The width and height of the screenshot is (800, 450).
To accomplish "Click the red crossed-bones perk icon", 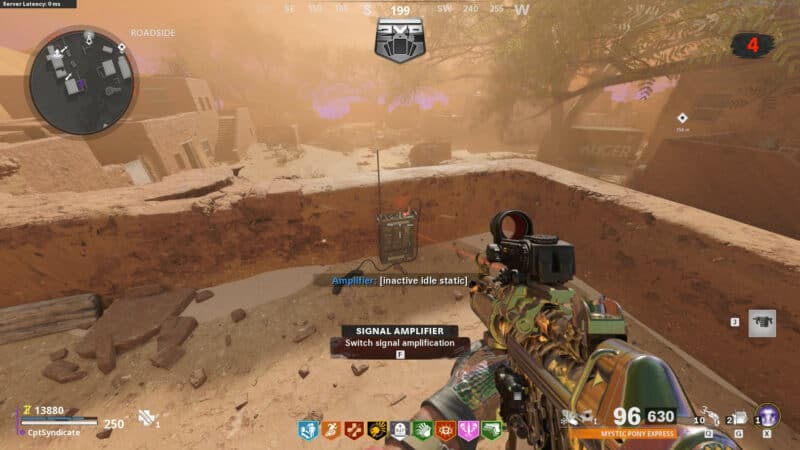I will 354,430.
